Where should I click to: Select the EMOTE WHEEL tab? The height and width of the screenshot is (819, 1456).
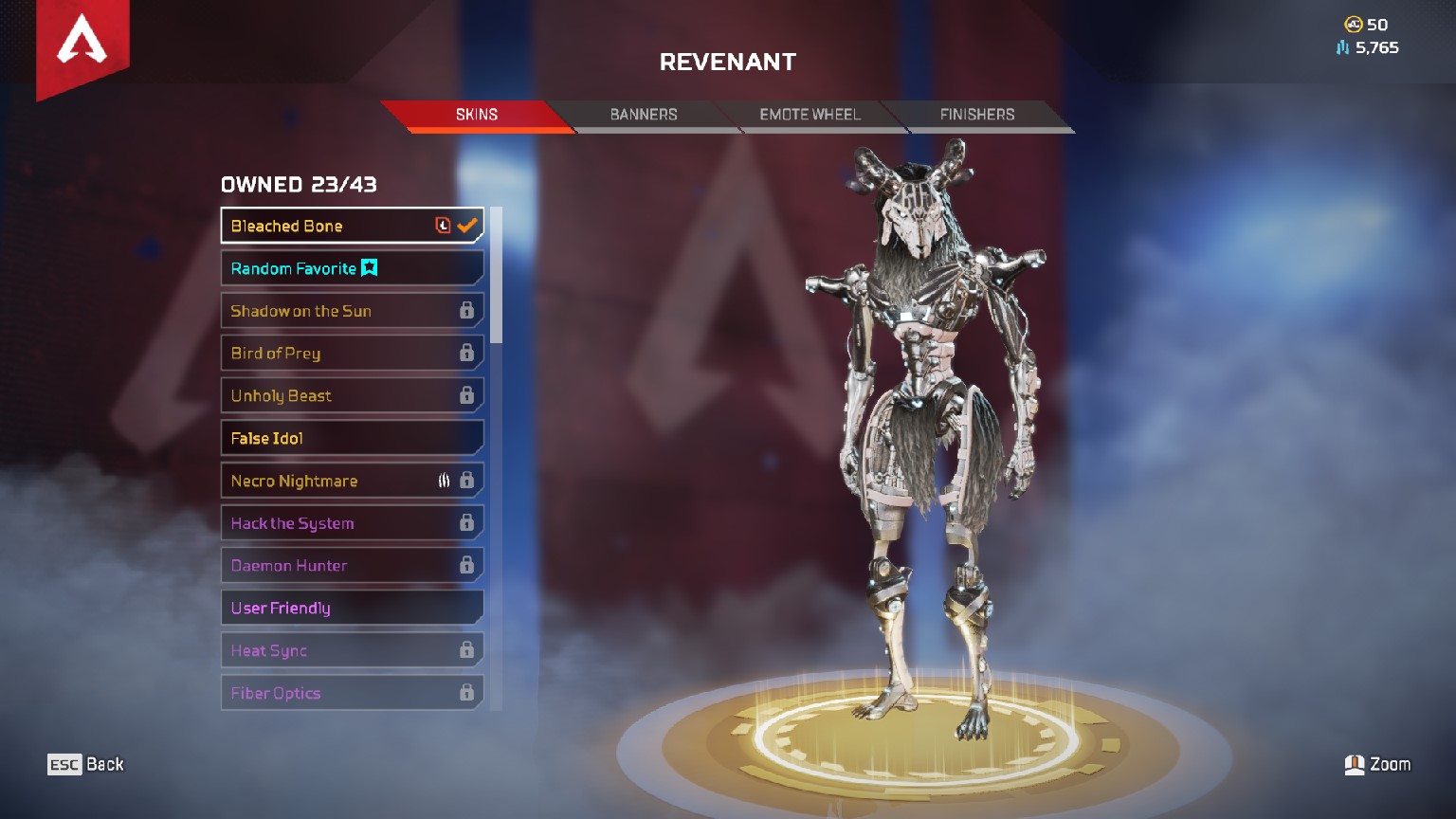pos(810,115)
